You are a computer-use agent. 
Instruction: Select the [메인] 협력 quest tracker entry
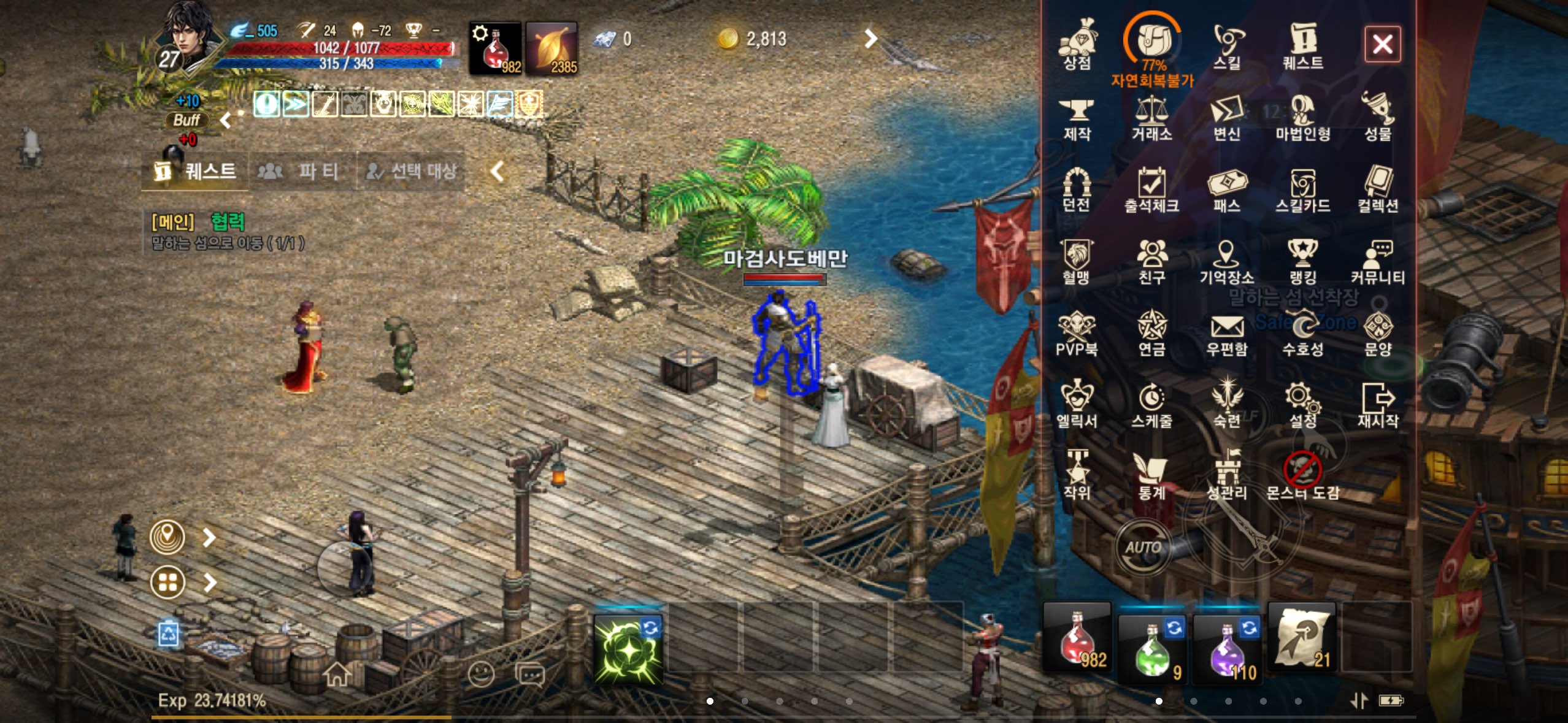tap(228, 231)
